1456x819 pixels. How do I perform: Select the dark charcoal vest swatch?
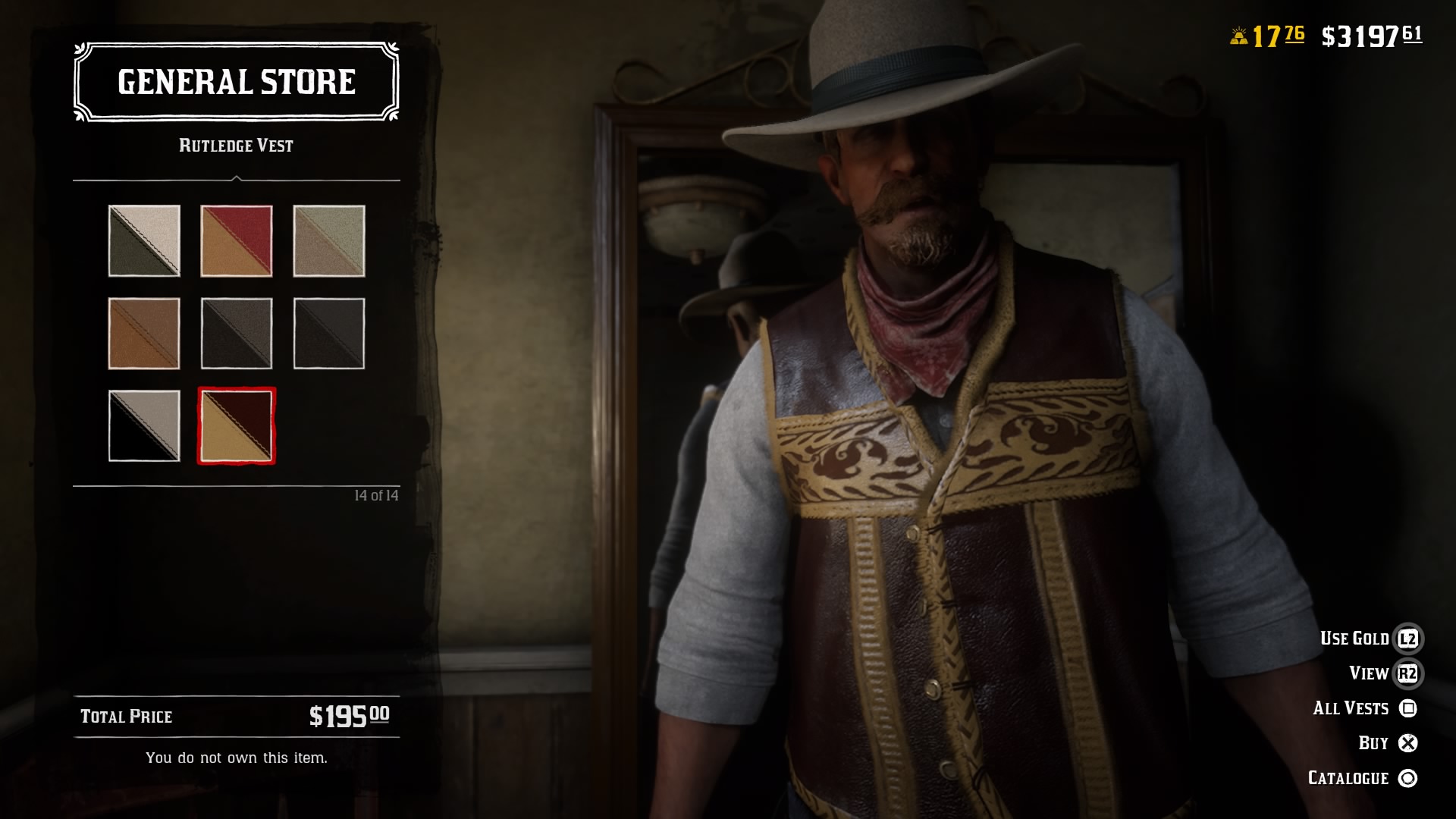[329, 334]
